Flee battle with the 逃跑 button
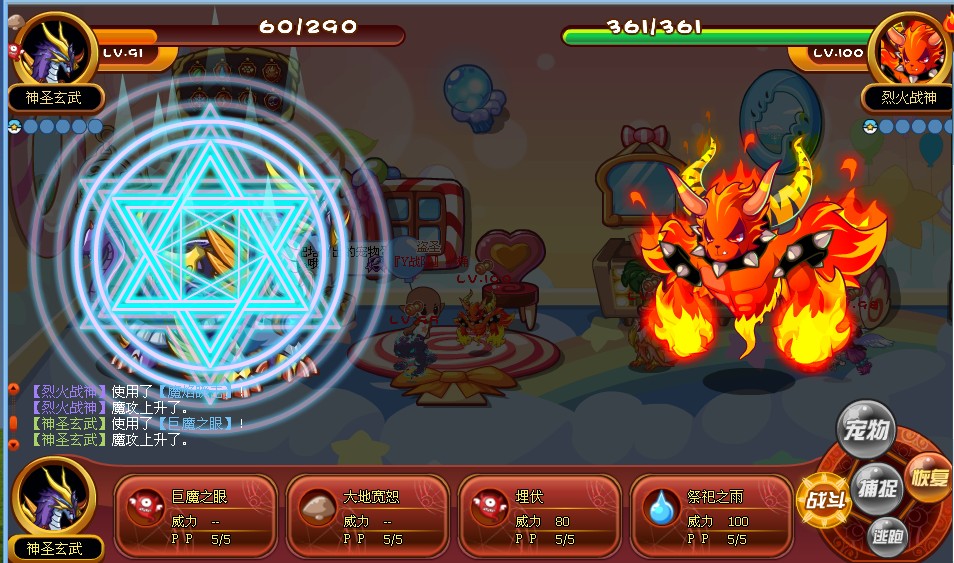The width and height of the screenshot is (954, 563). tap(887, 537)
